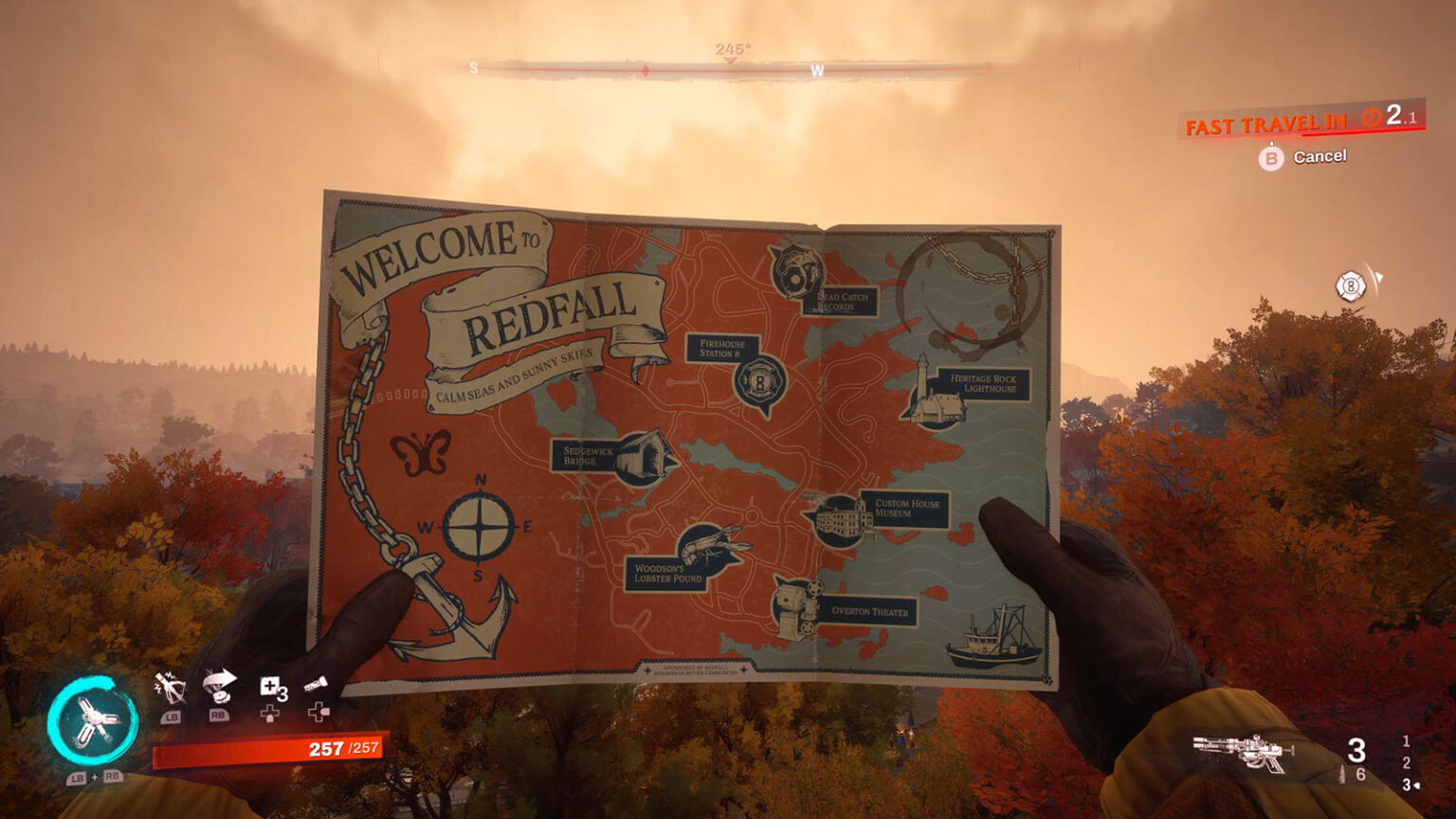Select the Custom House Museum building icon

(x=838, y=519)
